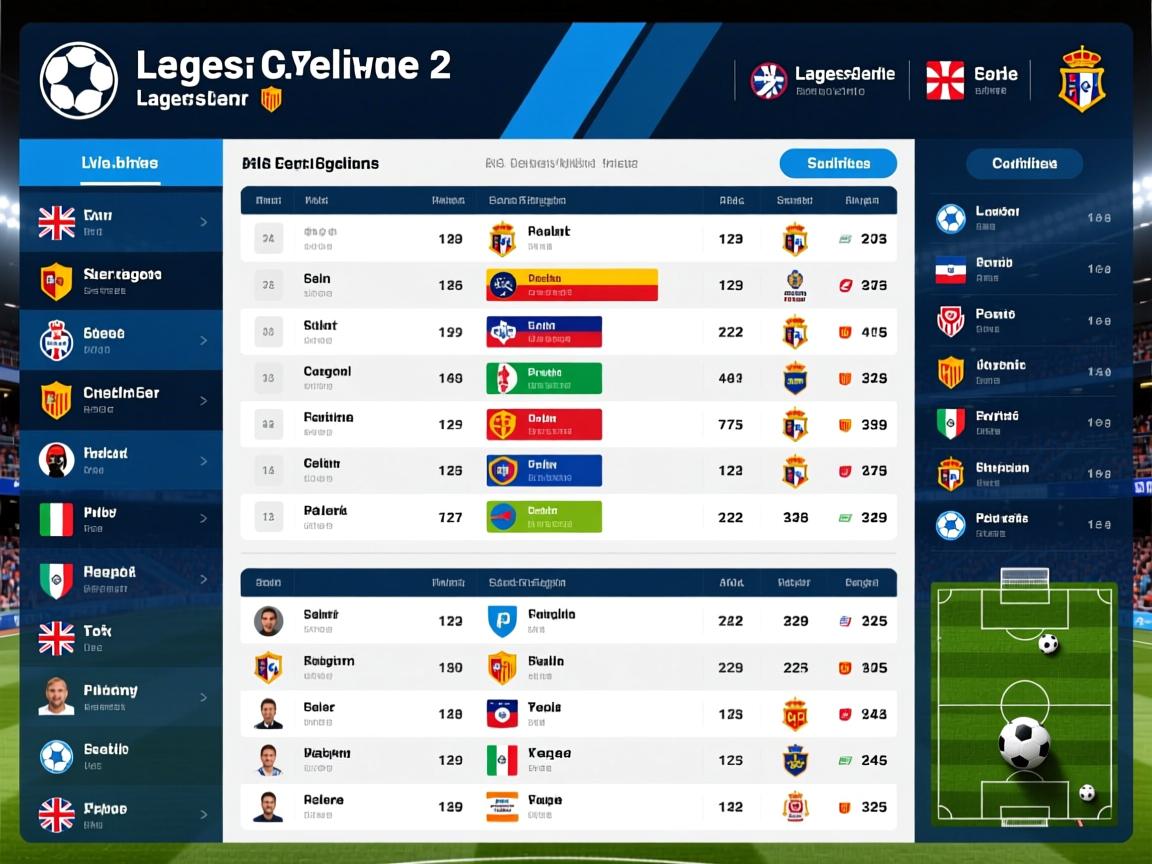Open the Siertegore entry in the sidebar

click(121, 281)
